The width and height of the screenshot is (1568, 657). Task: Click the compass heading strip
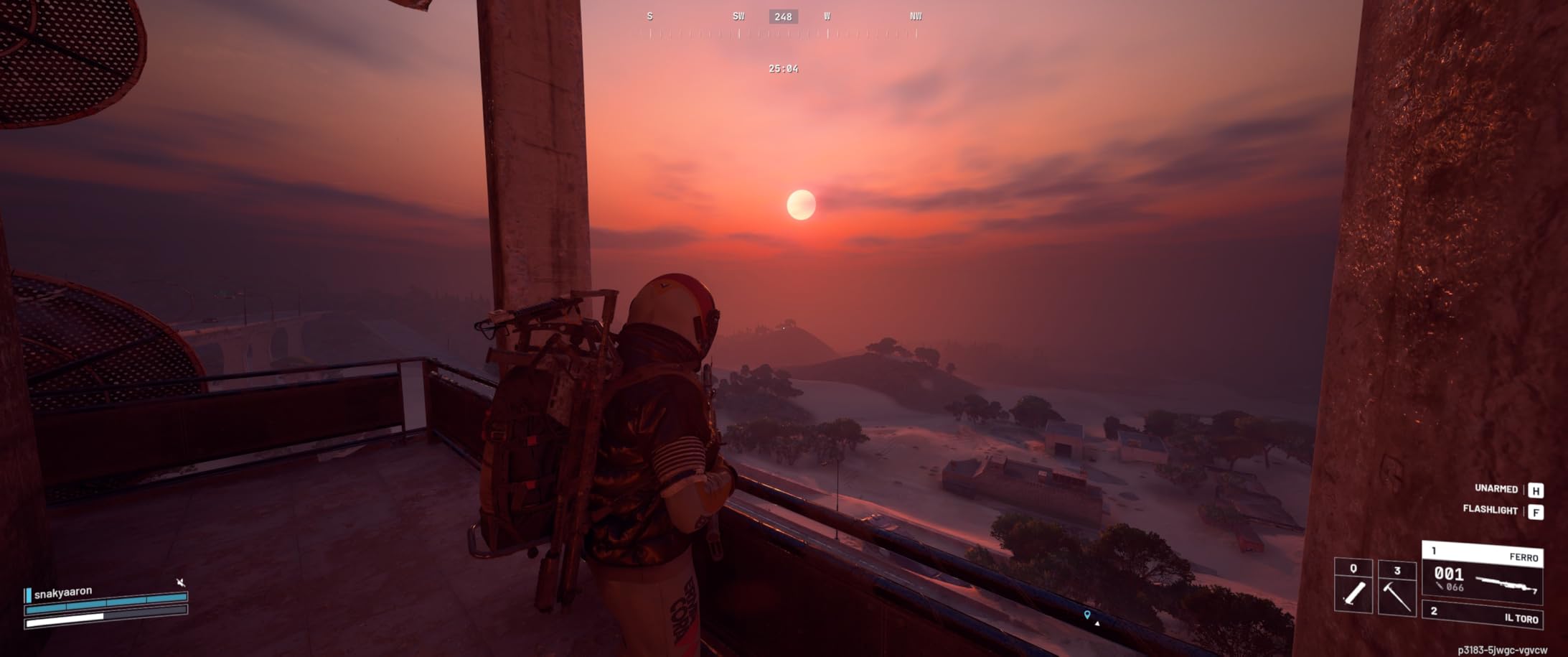[782, 24]
